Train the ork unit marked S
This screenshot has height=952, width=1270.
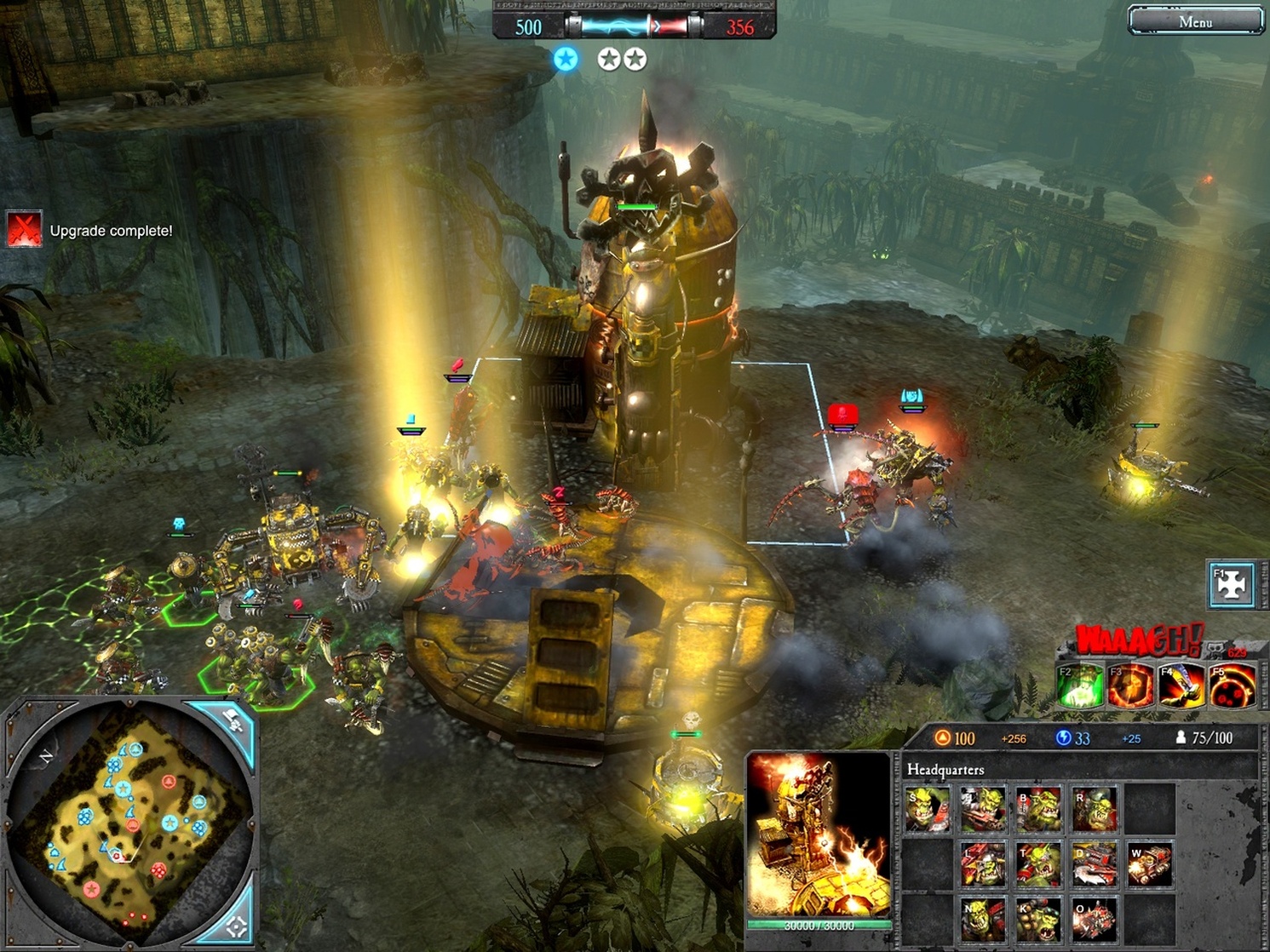point(928,809)
